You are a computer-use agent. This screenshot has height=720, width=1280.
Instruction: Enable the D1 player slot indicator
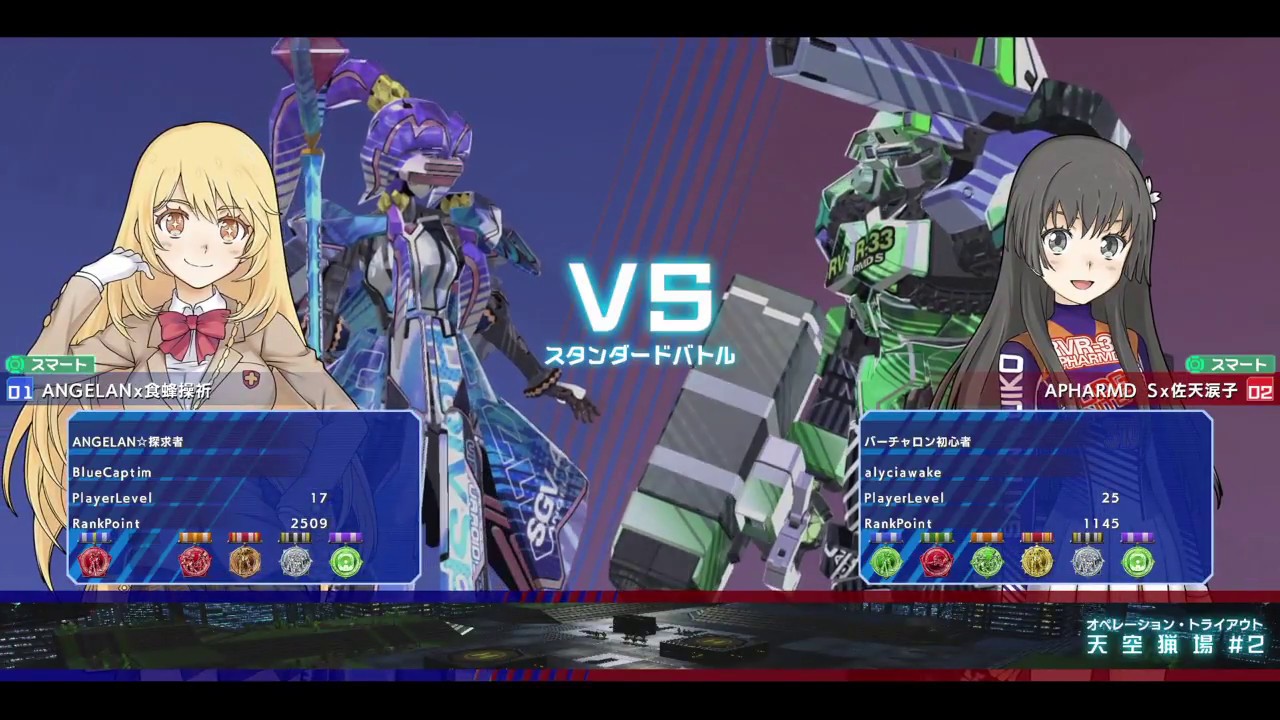[x=19, y=392]
